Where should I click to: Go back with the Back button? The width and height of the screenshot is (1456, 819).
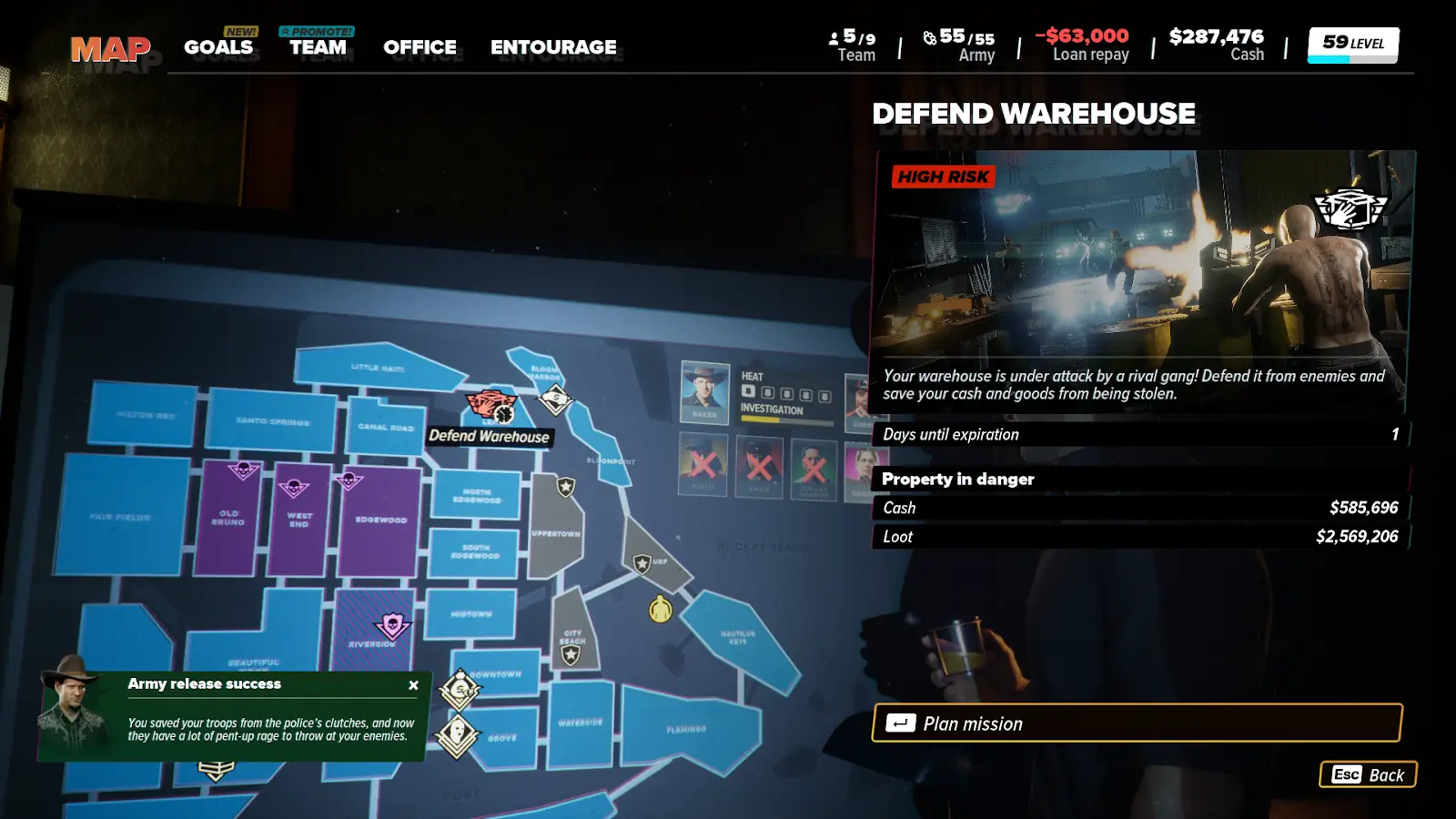(x=1368, y=774)
